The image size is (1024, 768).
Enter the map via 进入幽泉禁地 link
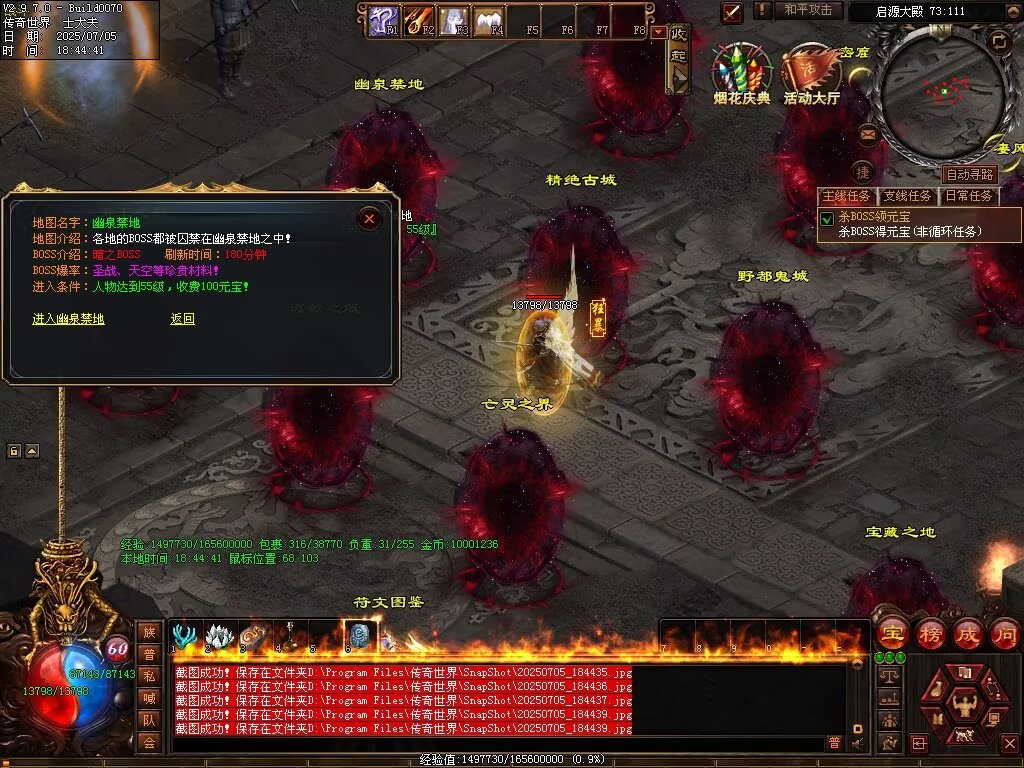[68, 319]
